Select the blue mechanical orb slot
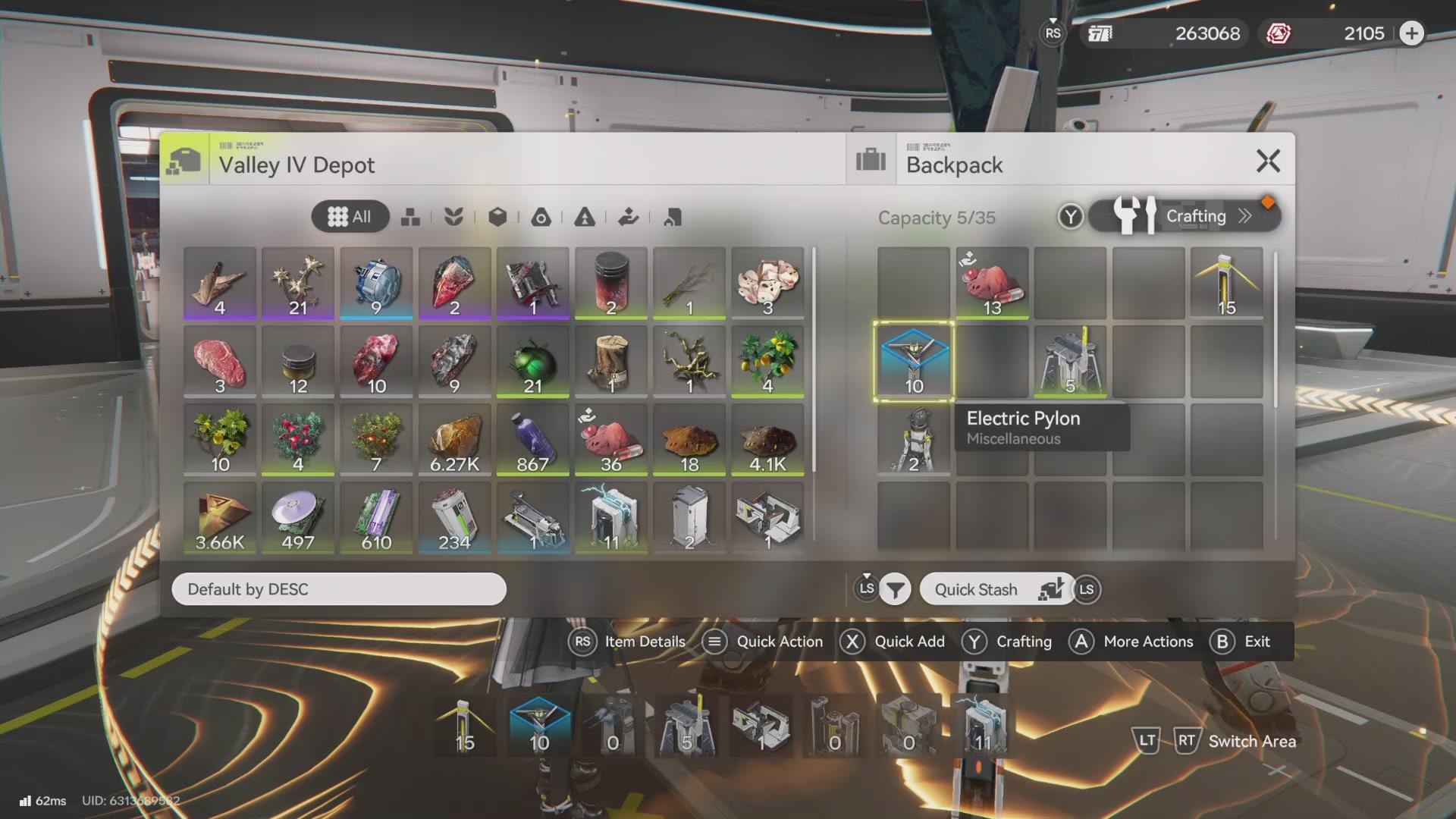 click(376, 283)
